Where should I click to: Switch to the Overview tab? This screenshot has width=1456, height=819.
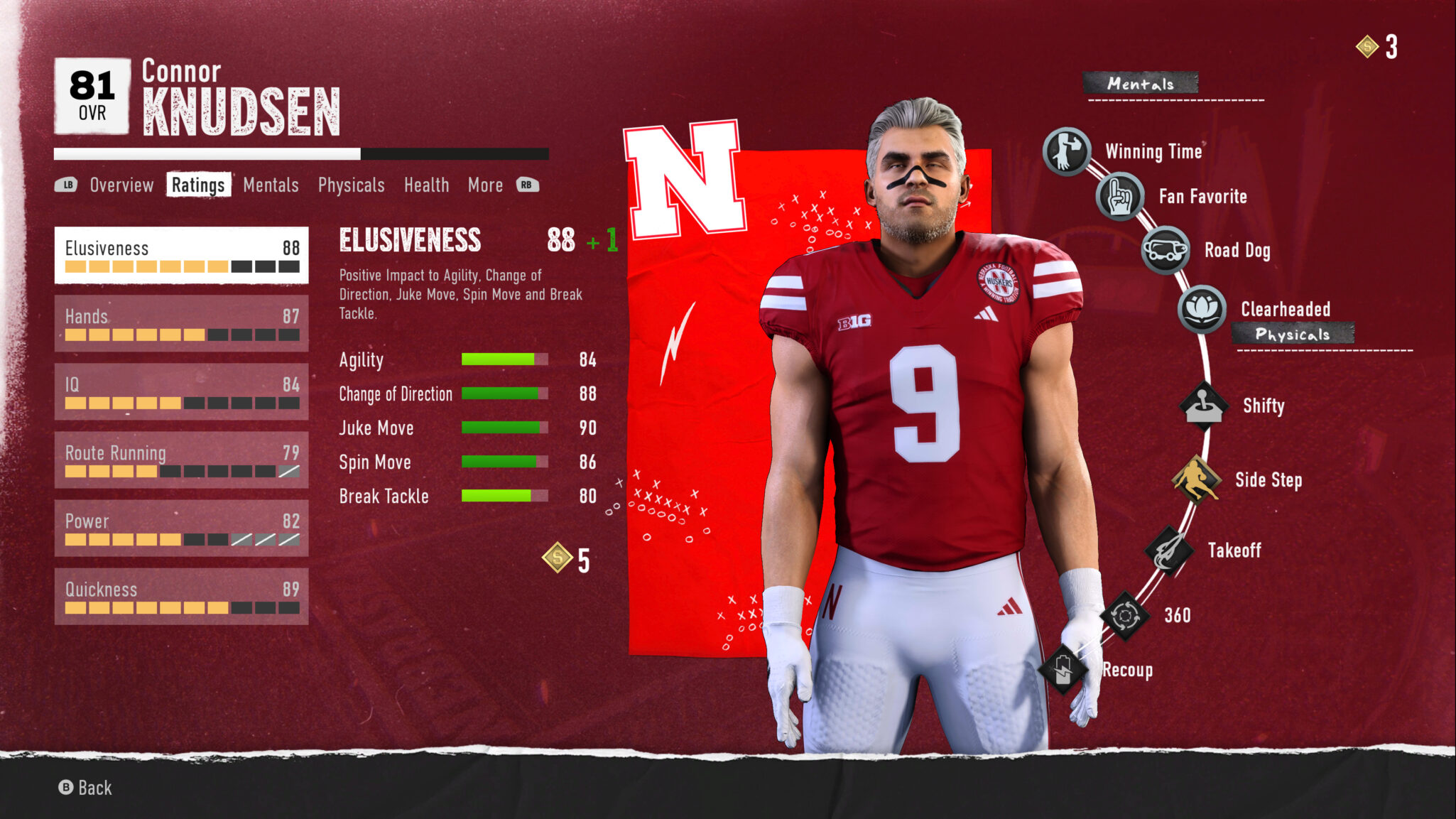point(121,185)
